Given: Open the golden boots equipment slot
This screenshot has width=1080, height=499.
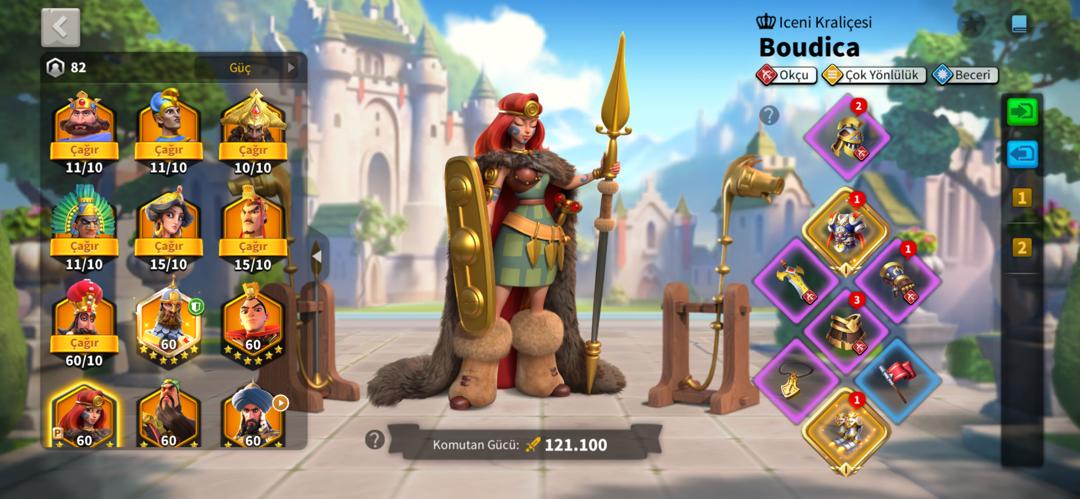Looking at the screenshot, I should pos(845,430).
